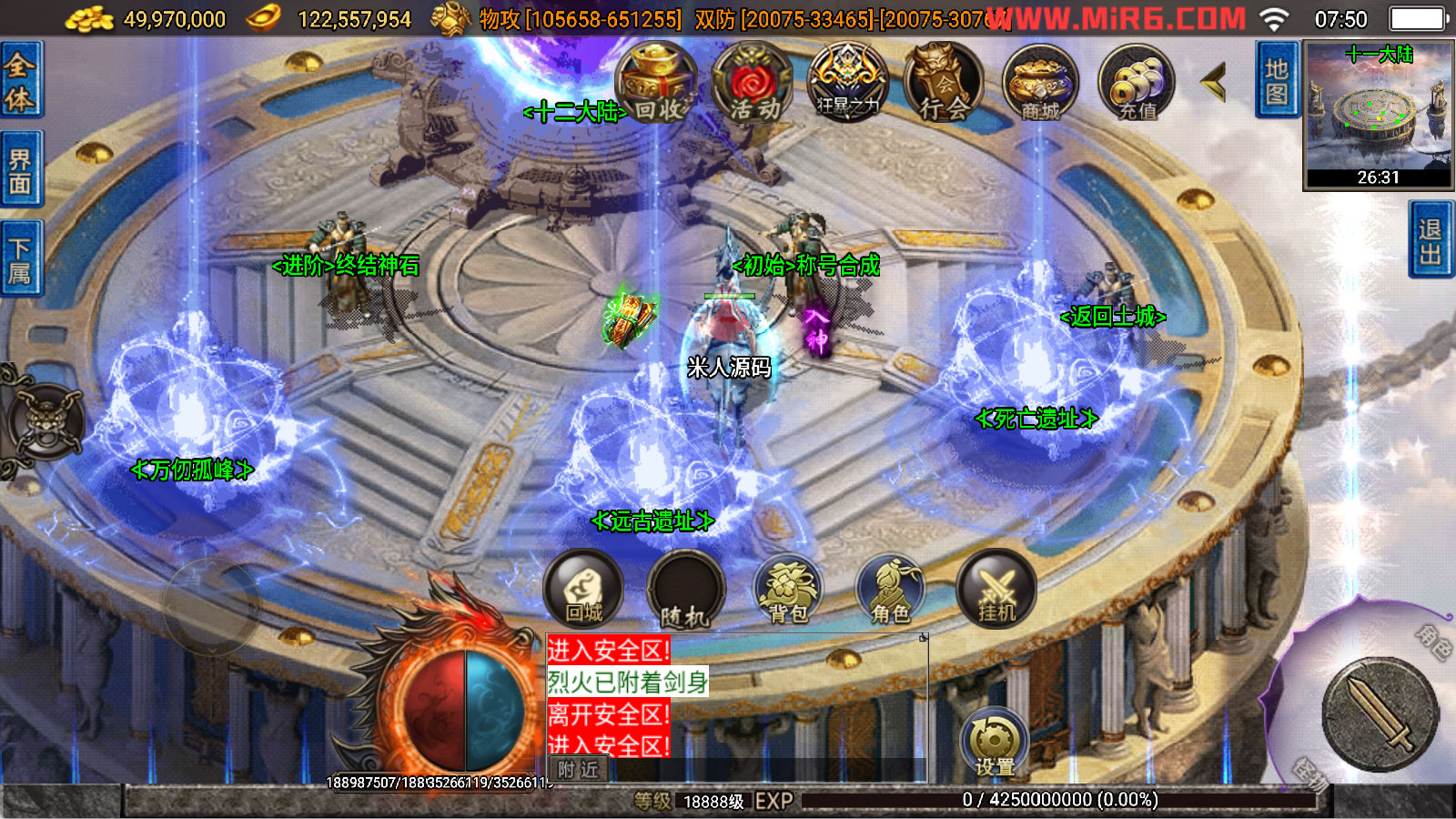The image size is (1456, 819).
Task: Open the 充值 recharge icon
Action: [x=1137, y=84]
